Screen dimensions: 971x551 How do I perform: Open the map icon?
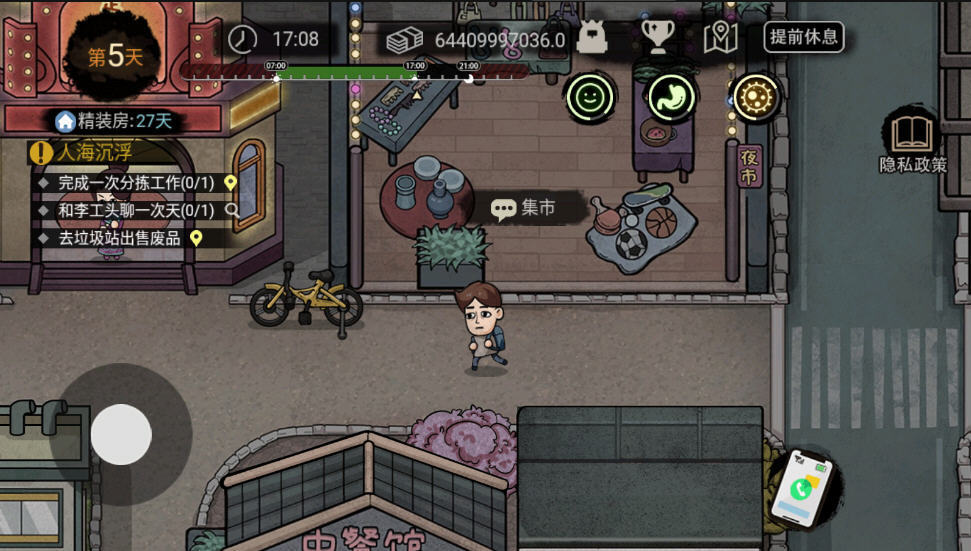[720, 38]
